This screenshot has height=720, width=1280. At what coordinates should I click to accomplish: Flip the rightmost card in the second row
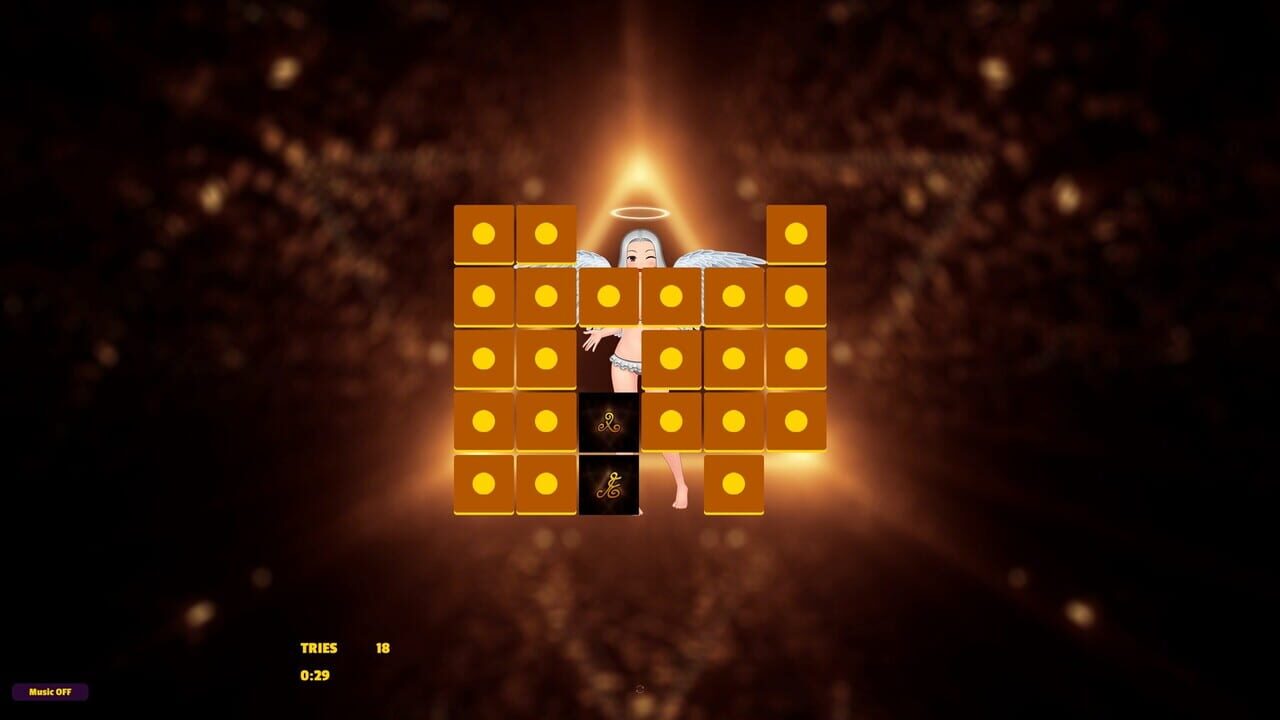pyautogui.click(x=797, y=297)
